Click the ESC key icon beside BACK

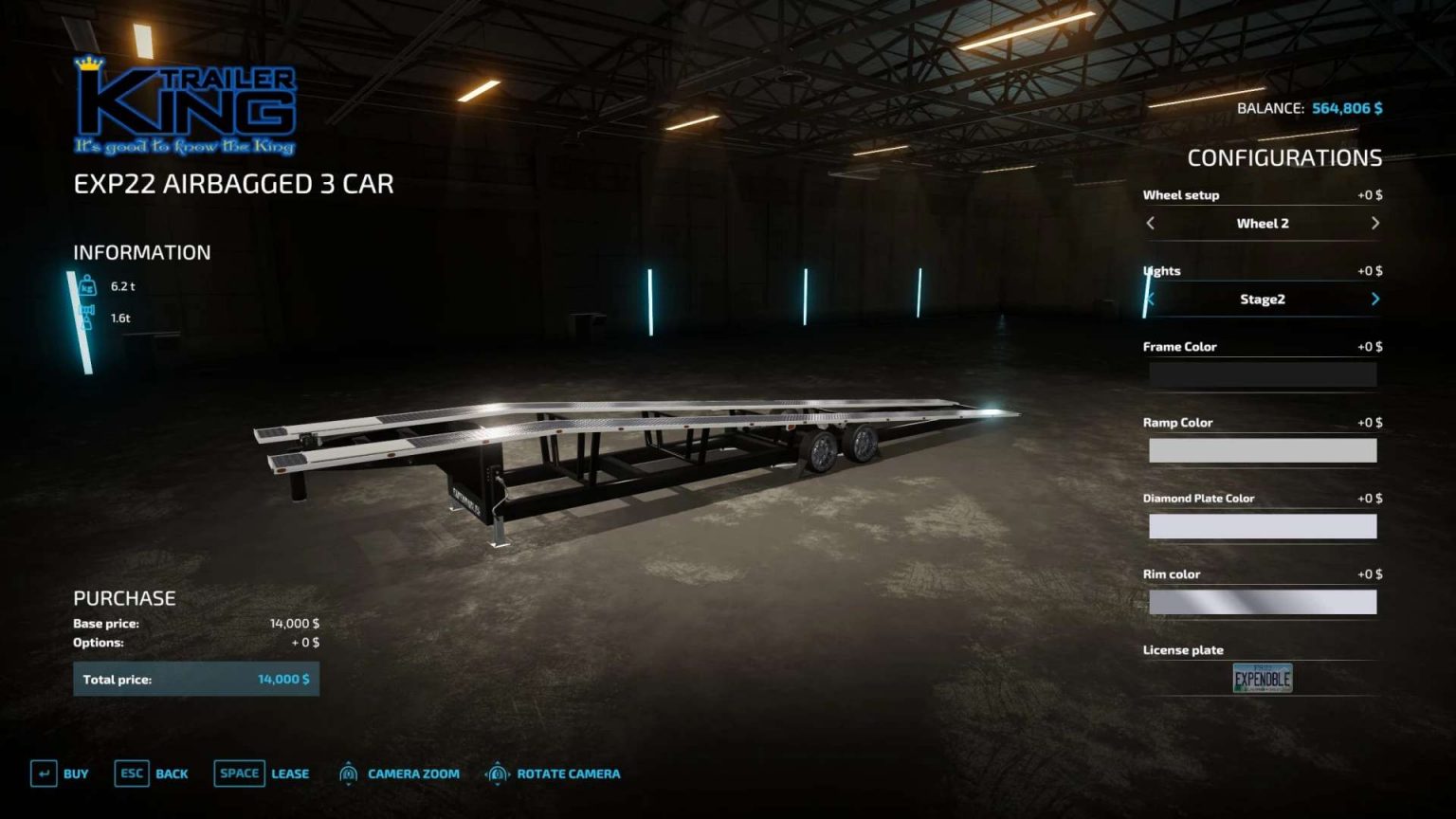point(131,773)
